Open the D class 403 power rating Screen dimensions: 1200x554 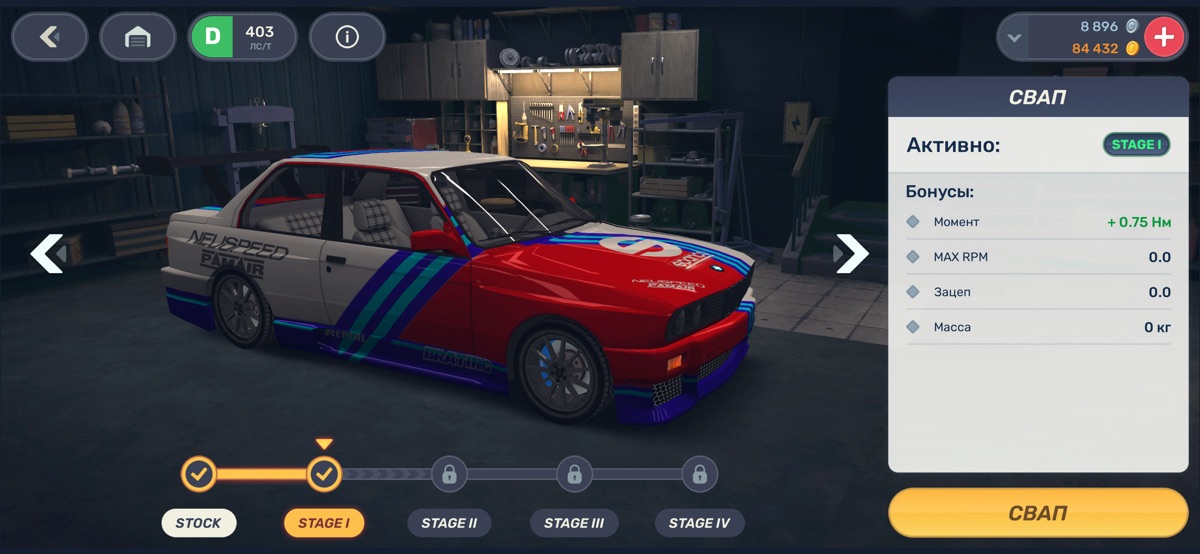pos(243,38)
